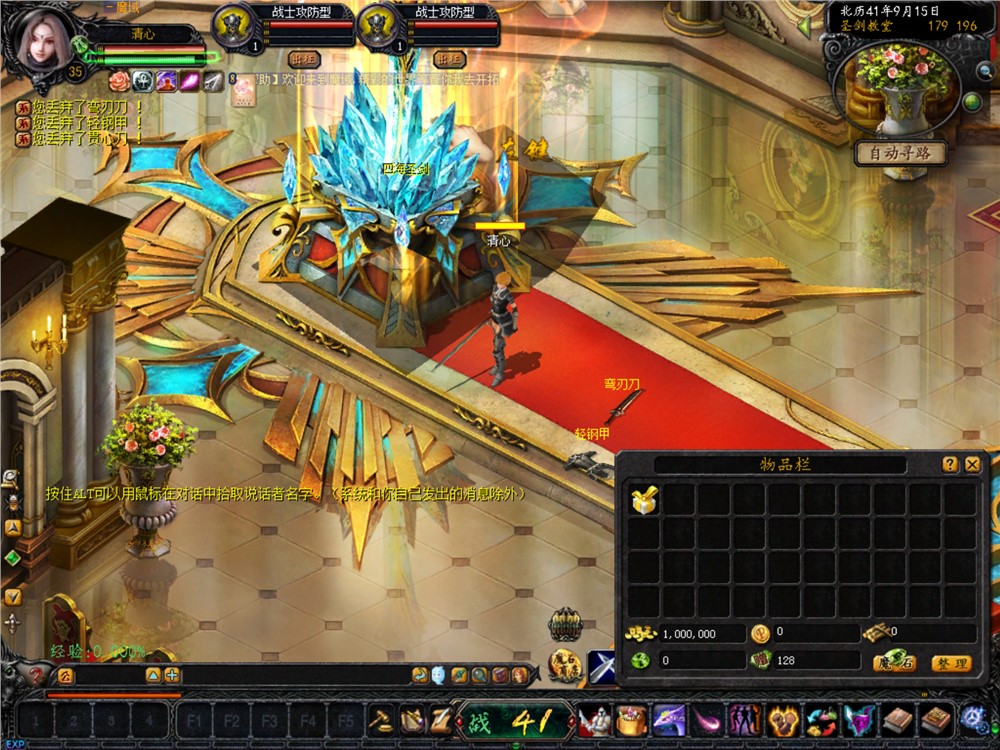
Task: Open the pink card icon beside the buffs
Action: pos(244,91)
